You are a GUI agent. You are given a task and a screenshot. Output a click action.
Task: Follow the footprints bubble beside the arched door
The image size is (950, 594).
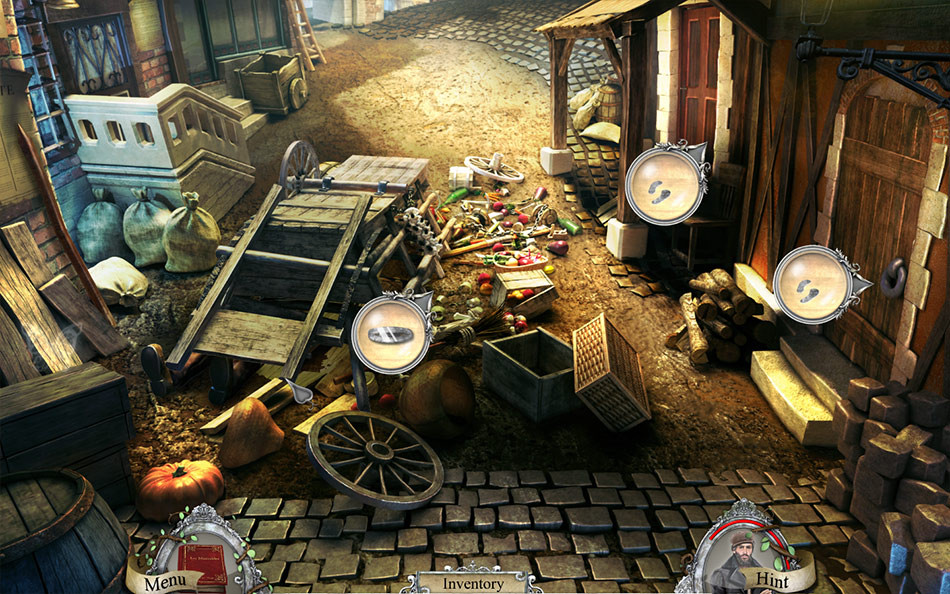tap(811, 285)
